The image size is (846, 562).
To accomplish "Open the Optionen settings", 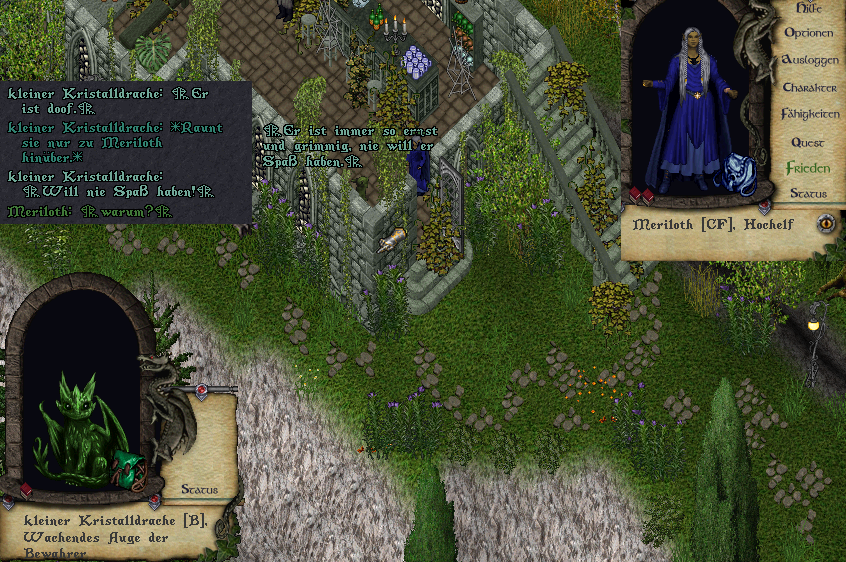I will [x=809, y=33].
